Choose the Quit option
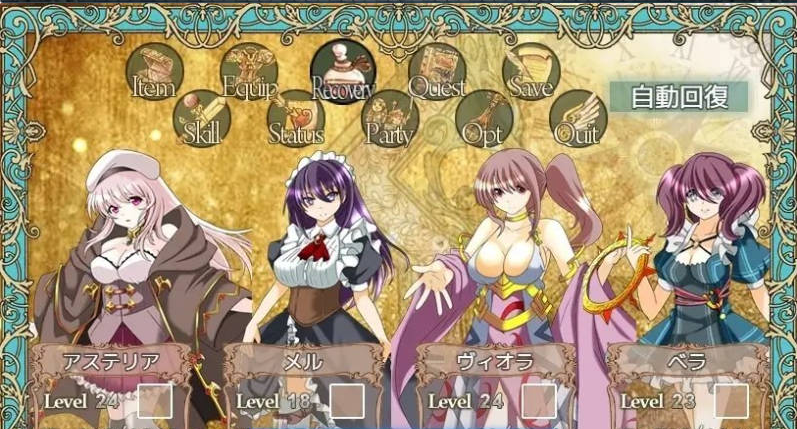 pos(577,119)
